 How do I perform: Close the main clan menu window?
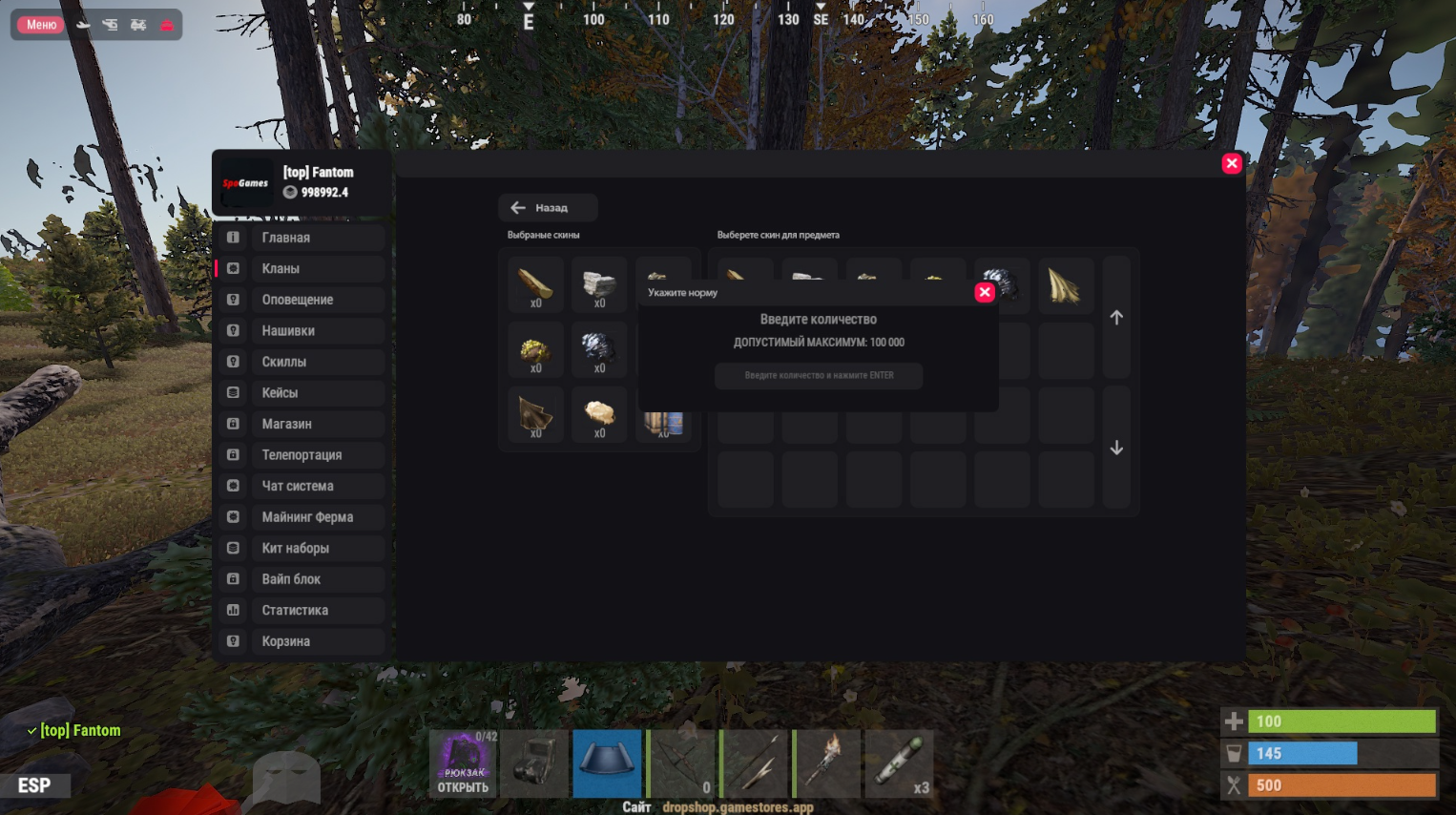pos(1232,163)
